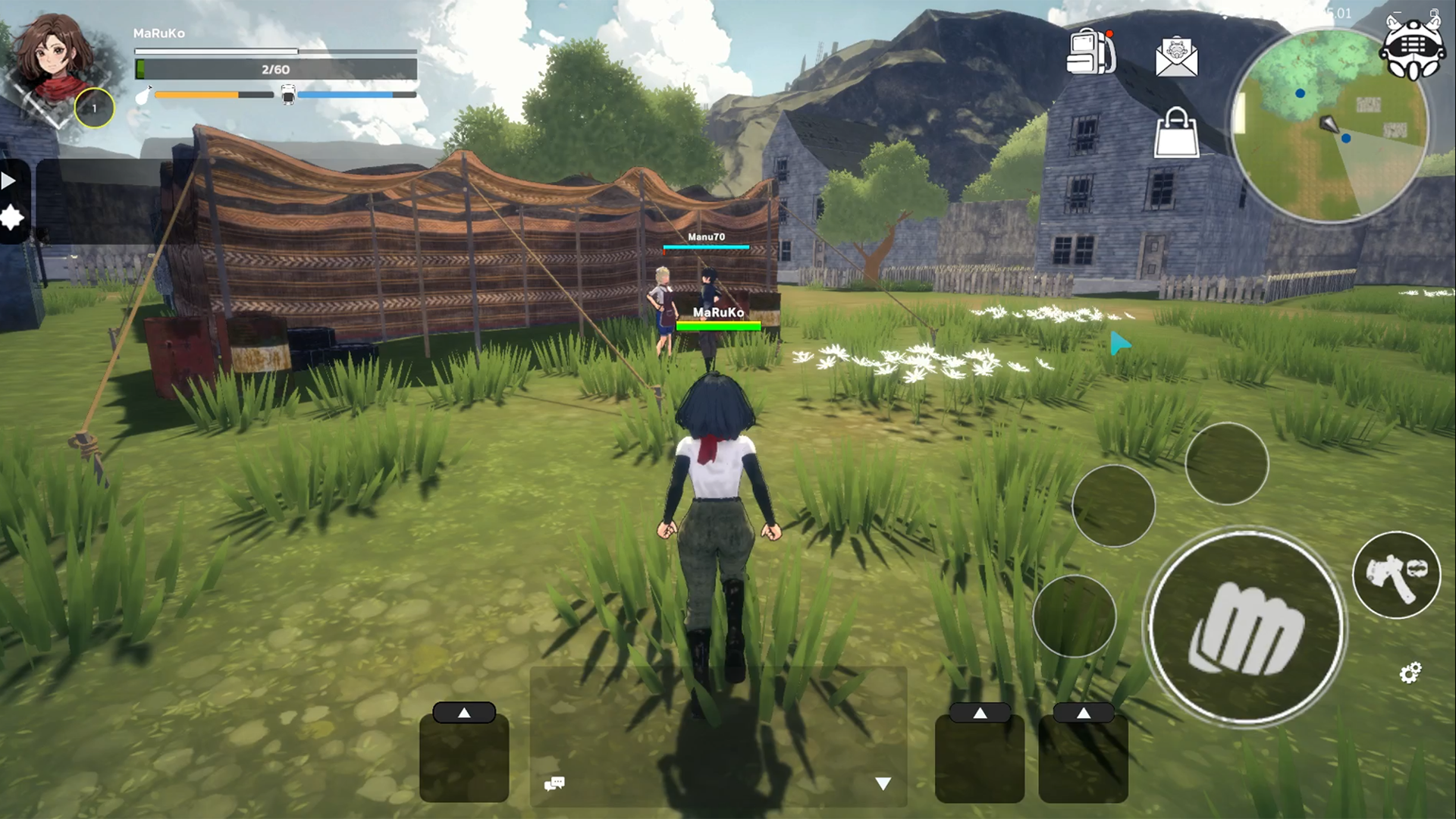
Task: Open chat via the speech bubble icon
Action: pos(554,783)
